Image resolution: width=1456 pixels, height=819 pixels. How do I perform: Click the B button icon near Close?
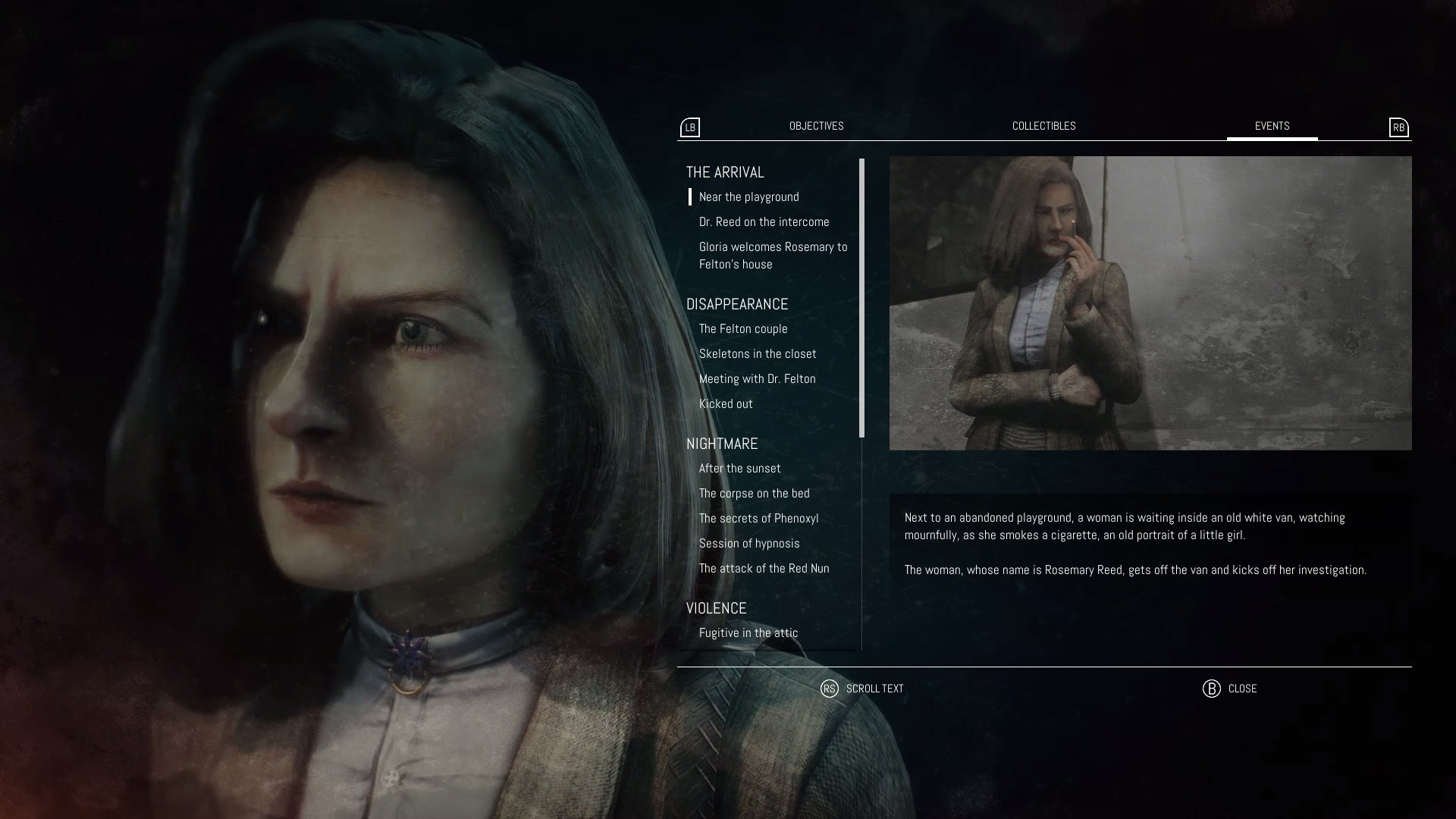coord(1212,689)
